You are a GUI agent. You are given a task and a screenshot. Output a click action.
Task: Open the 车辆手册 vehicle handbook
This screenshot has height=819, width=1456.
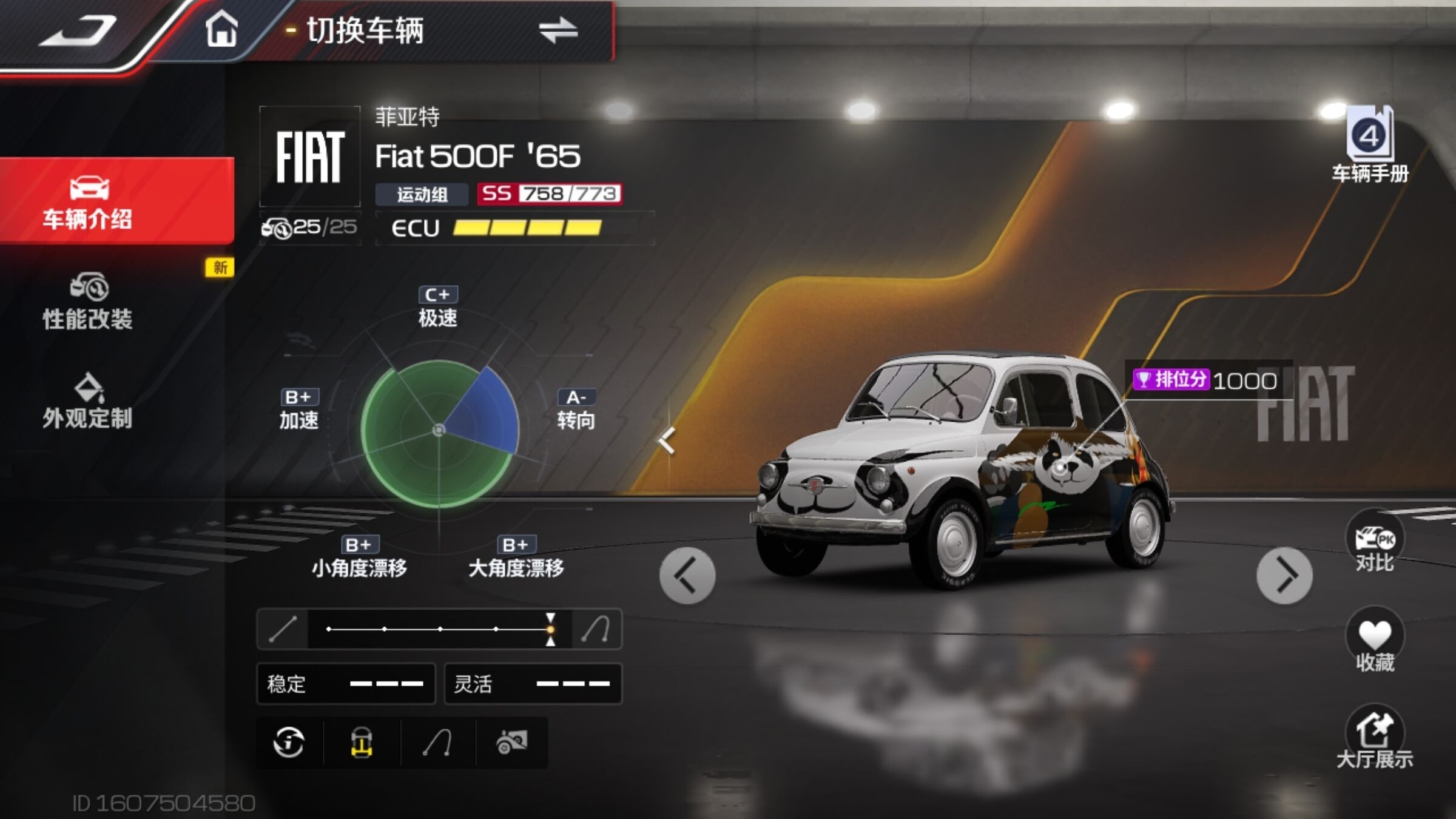1370,146
